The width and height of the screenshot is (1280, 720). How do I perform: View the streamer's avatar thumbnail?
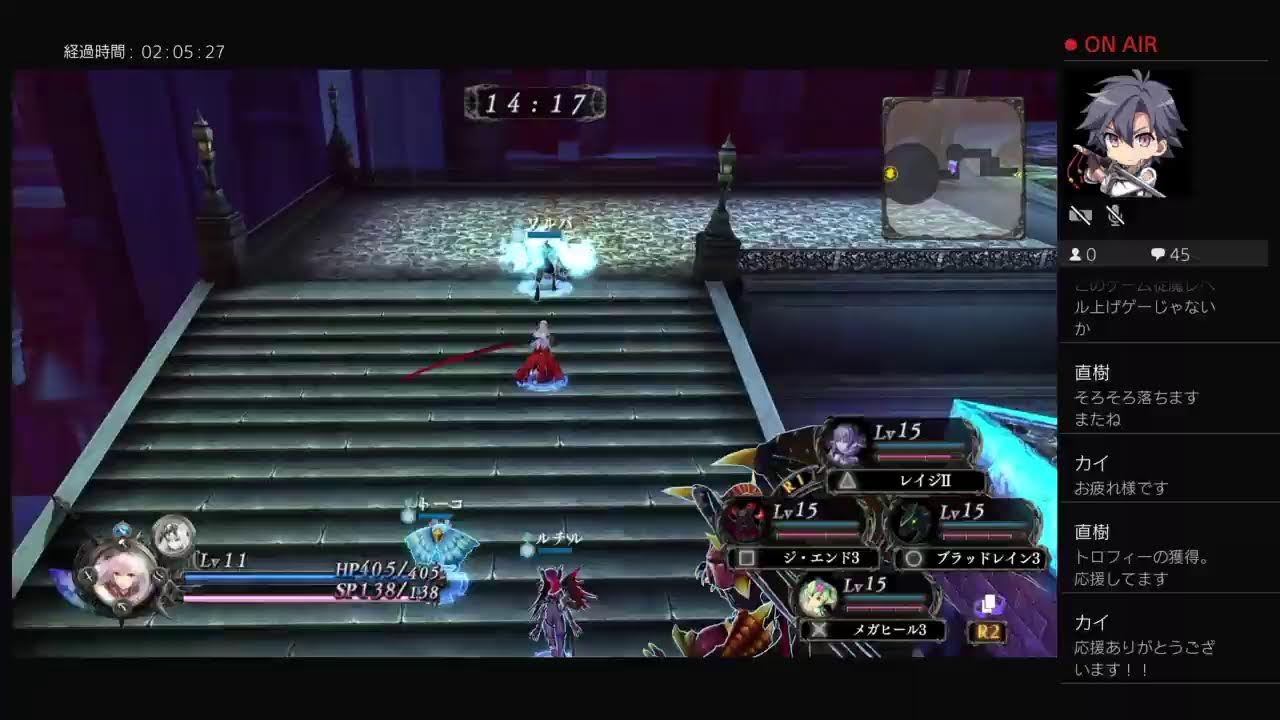pos(1127,135)
